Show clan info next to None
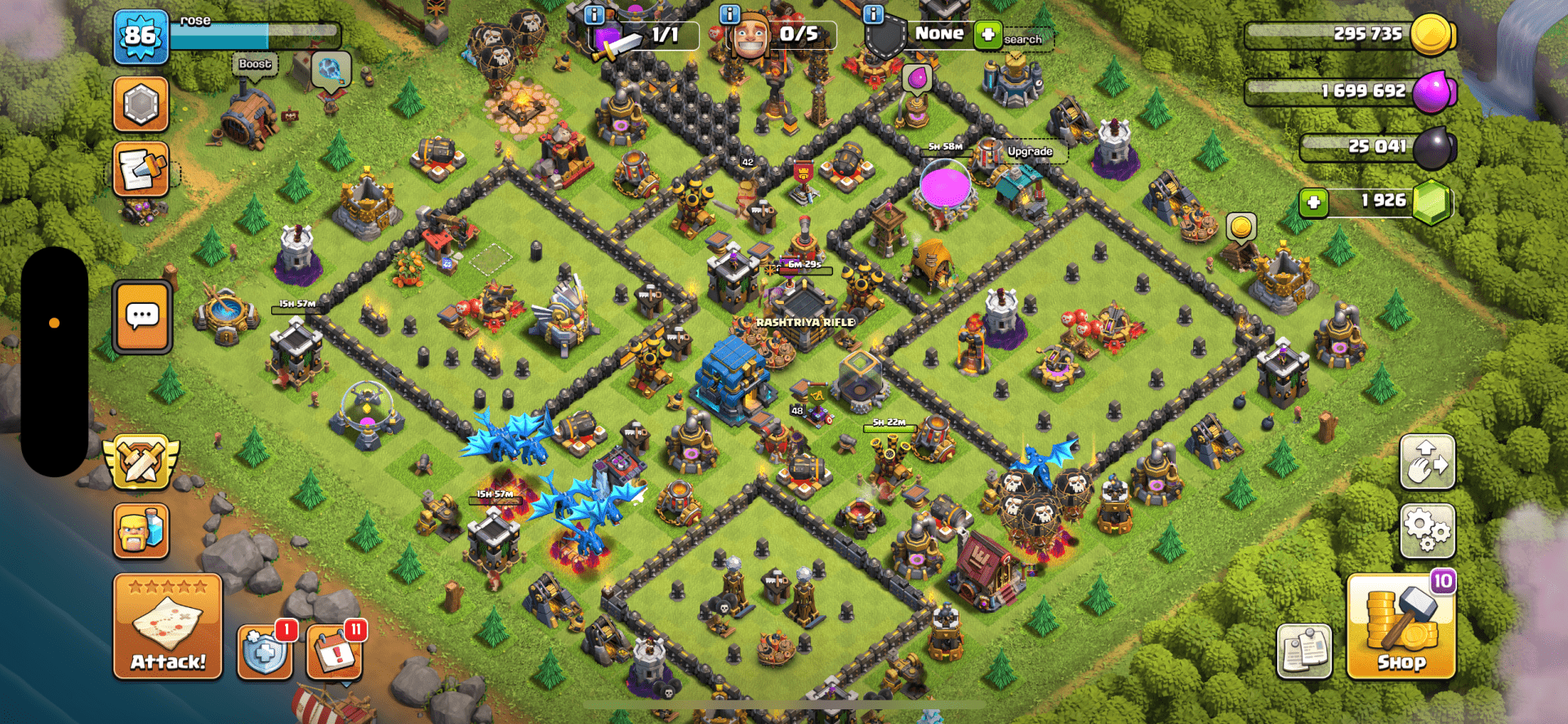 click(873, 15)
